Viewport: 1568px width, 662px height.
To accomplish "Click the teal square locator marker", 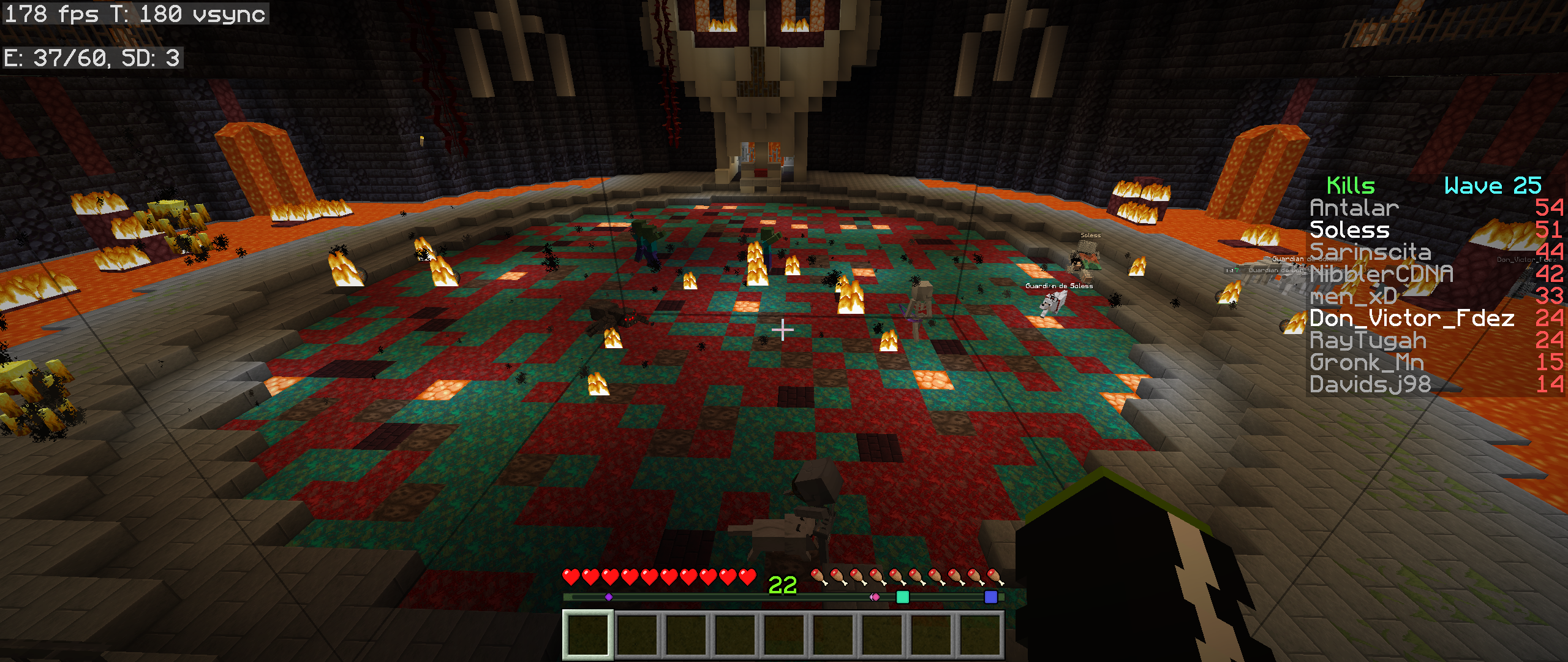I will tap(902, 597).
